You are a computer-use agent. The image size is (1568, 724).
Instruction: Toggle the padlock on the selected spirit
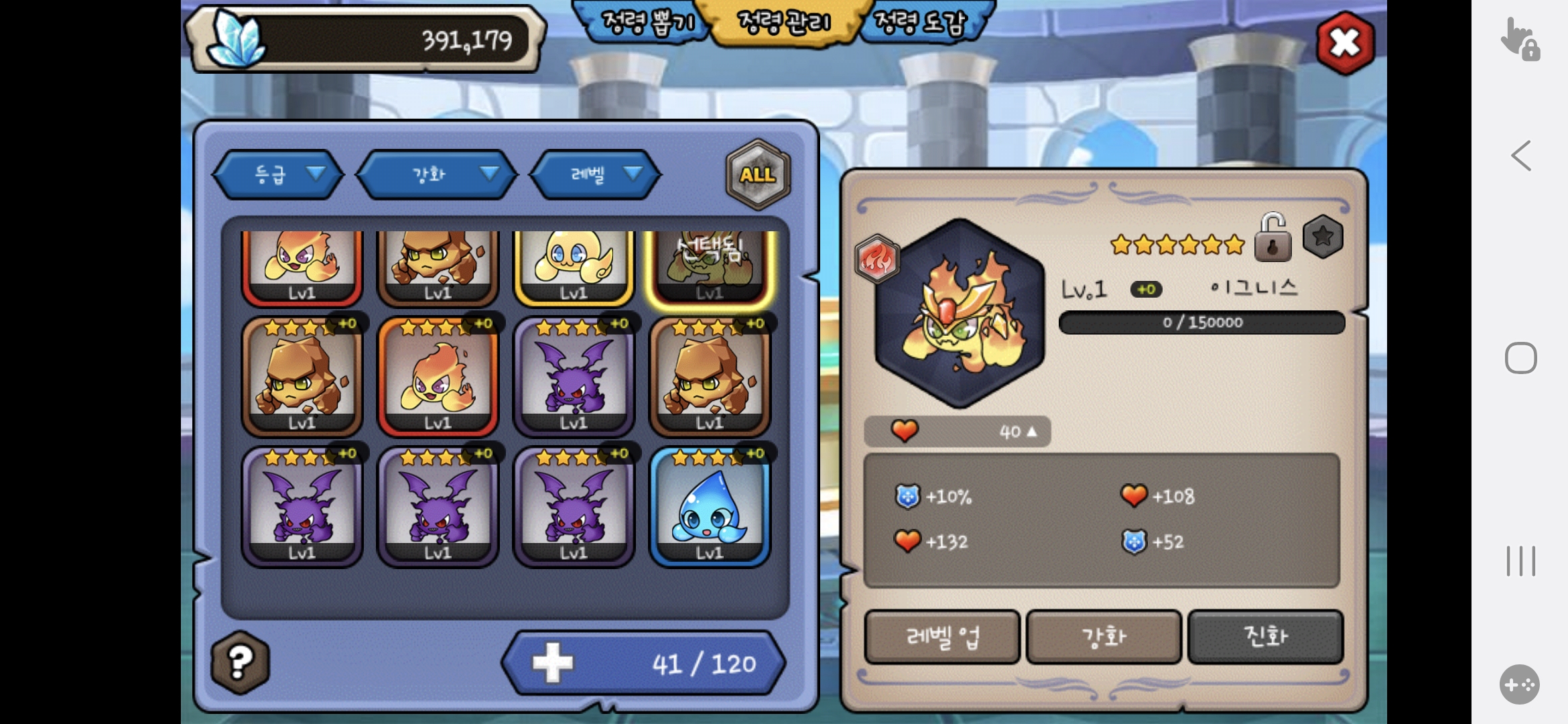click(x=1272, y=238)
